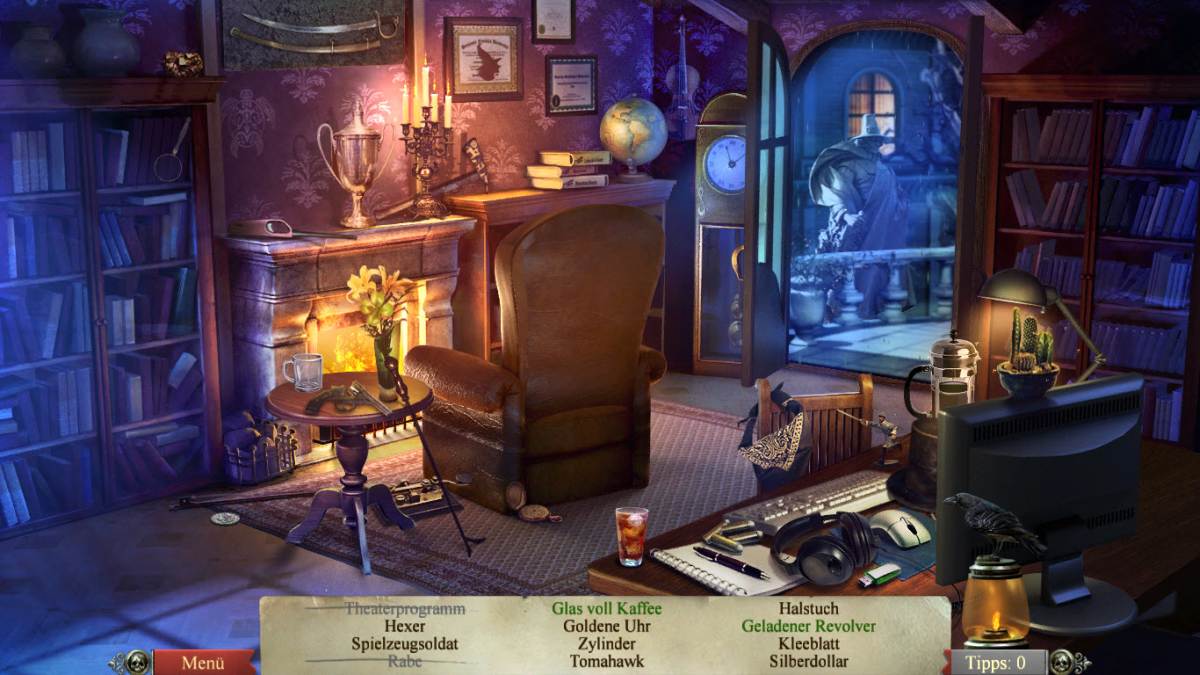This screenshot has height=675, width=1200.
Task: Select Tomahawk in the object list
Action: coord(607,661)
